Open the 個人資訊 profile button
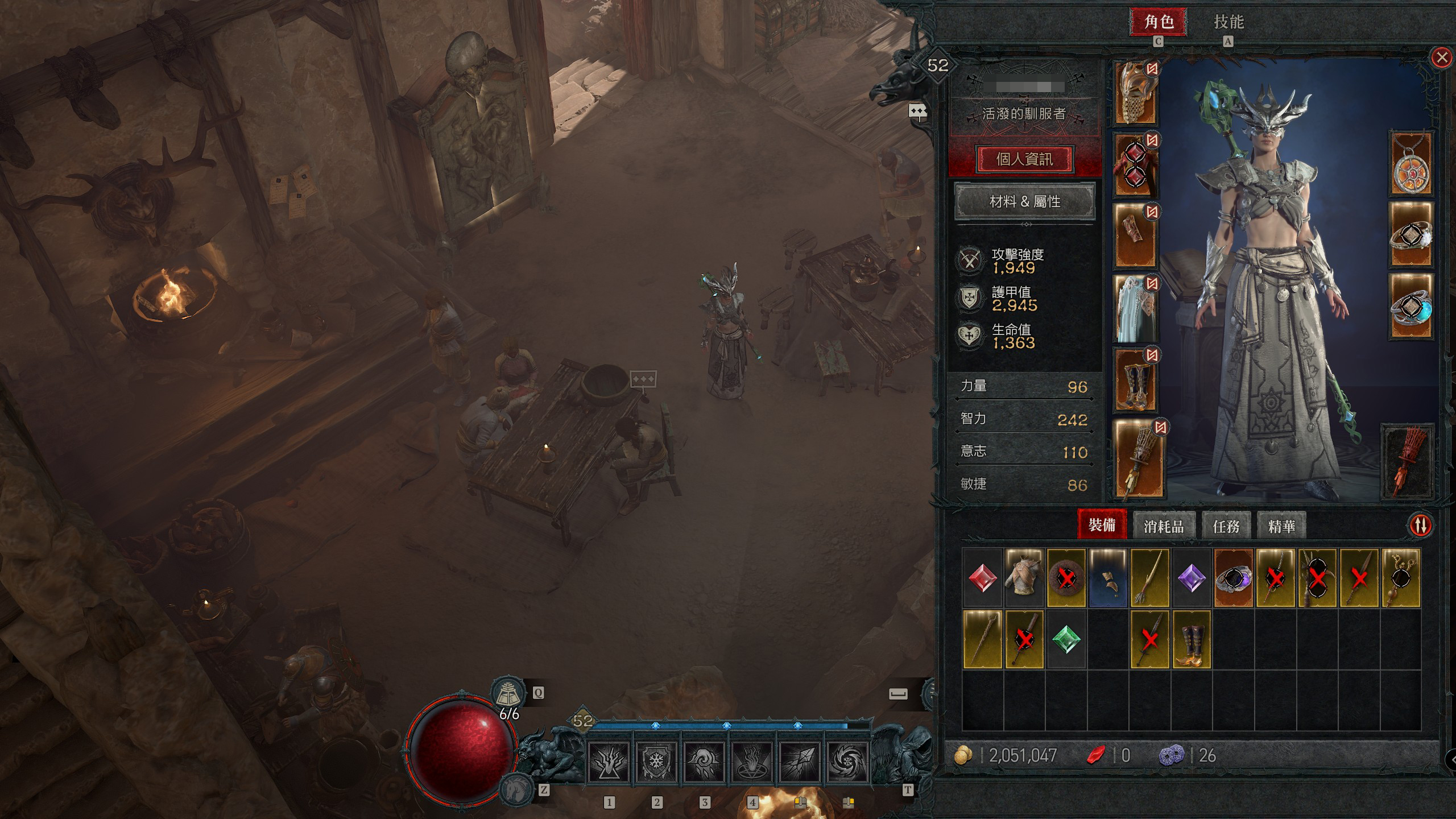1456x819 pixels. 1024,159
